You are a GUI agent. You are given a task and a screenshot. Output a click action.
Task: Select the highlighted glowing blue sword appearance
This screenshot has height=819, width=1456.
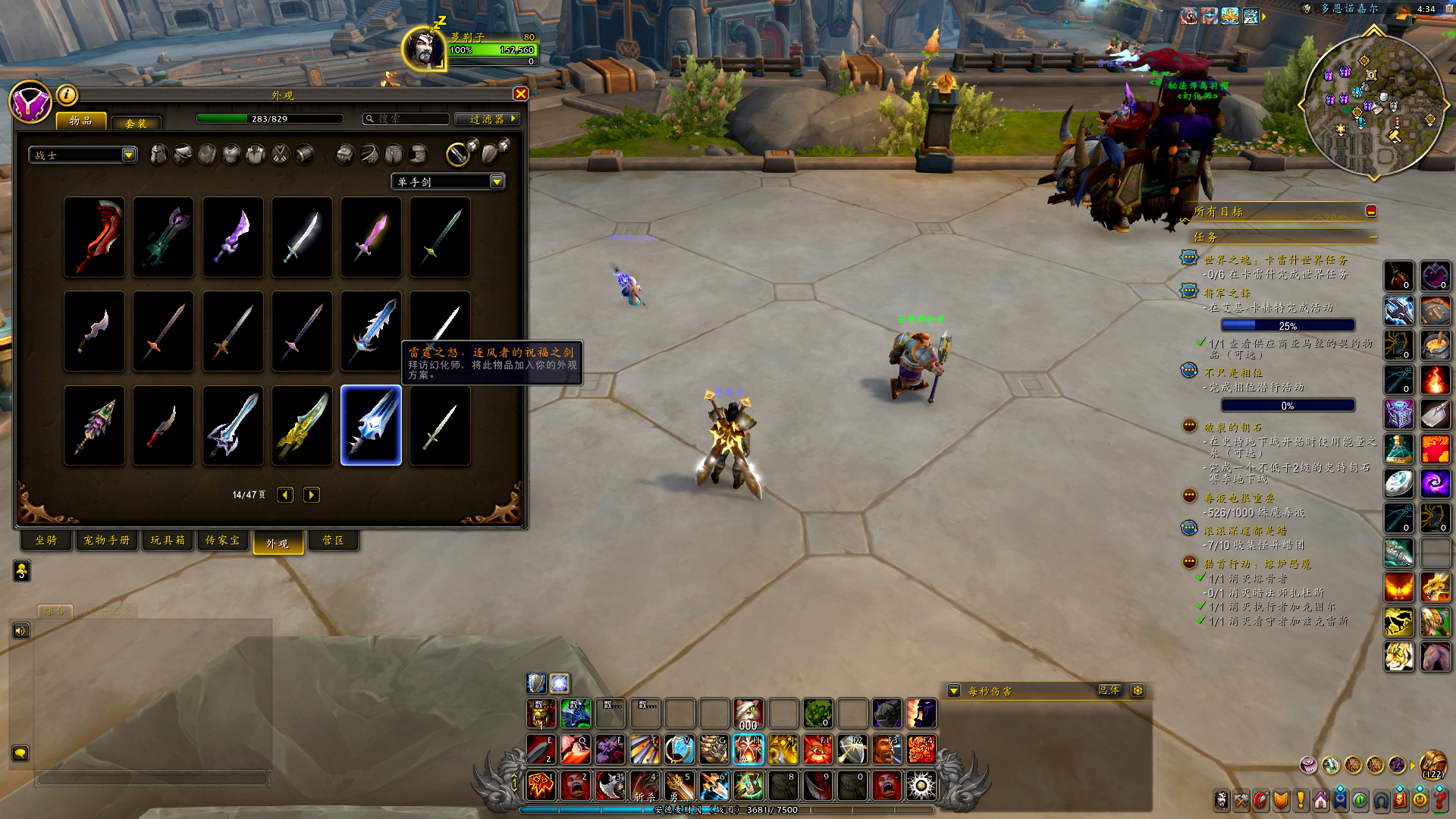pyautogui.click(x=371, y=425)
